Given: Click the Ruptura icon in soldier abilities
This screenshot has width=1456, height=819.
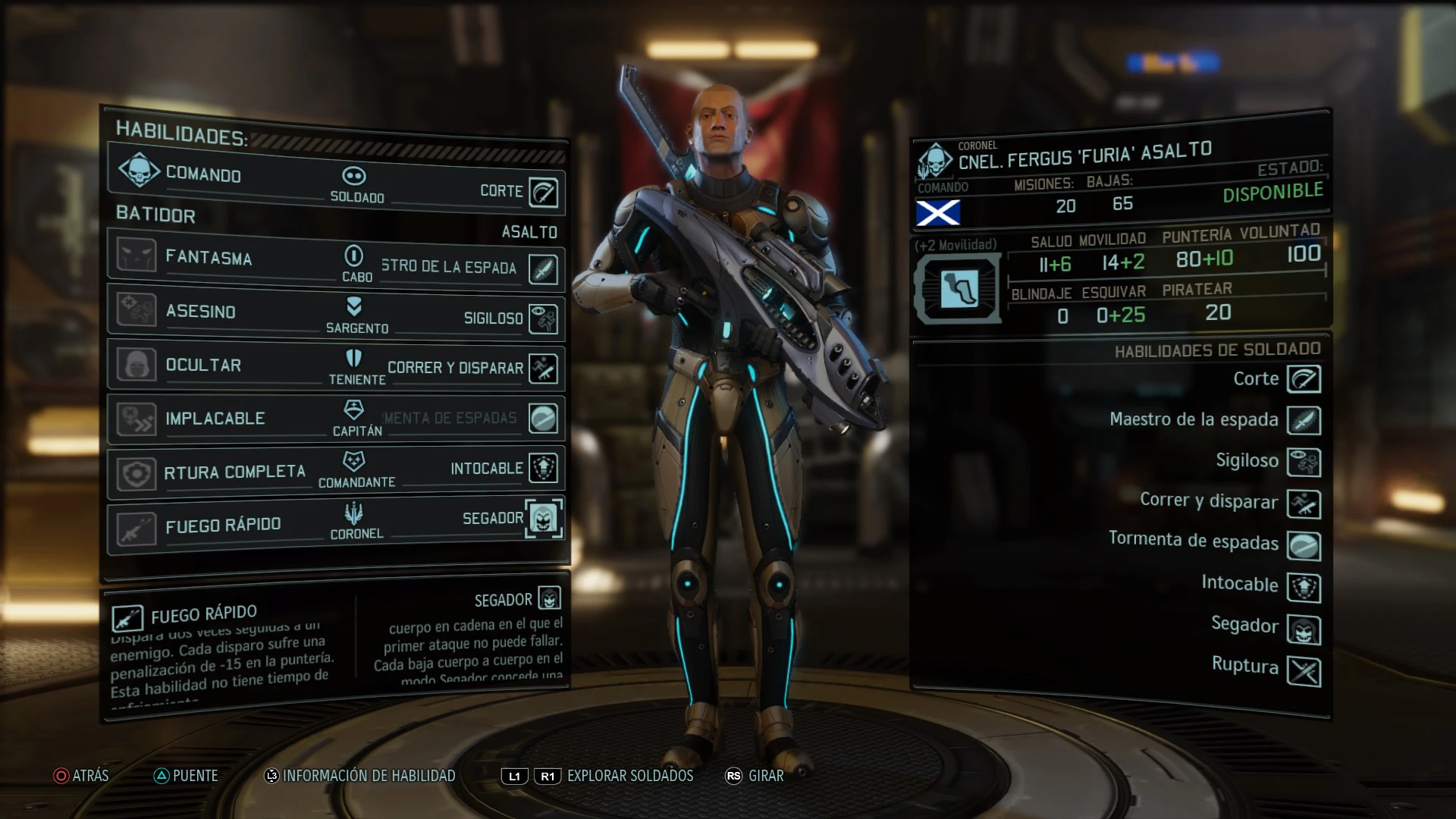Looking at the screenshot, I should [x=1304, y=672].
